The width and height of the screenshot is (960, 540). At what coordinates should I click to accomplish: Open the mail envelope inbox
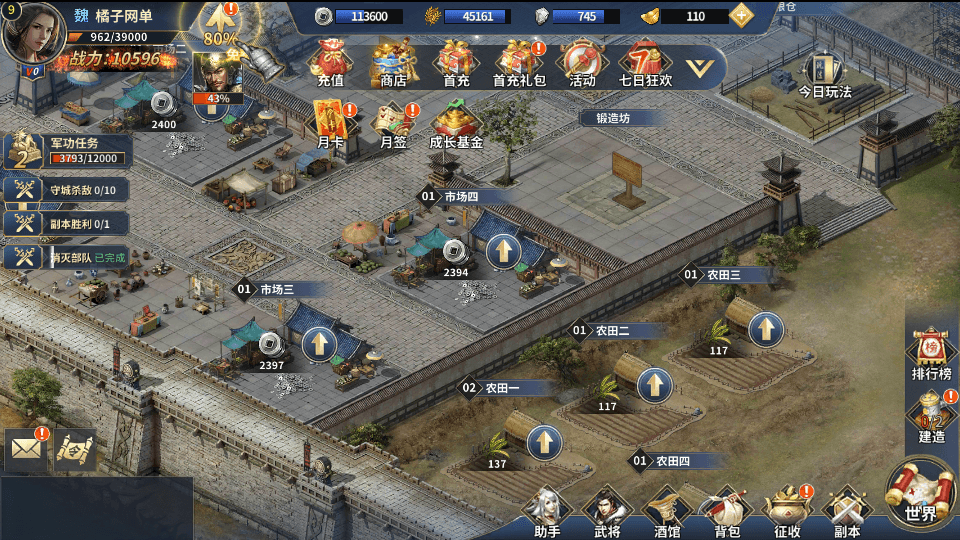pyautogui.click(x=26, y=449)
